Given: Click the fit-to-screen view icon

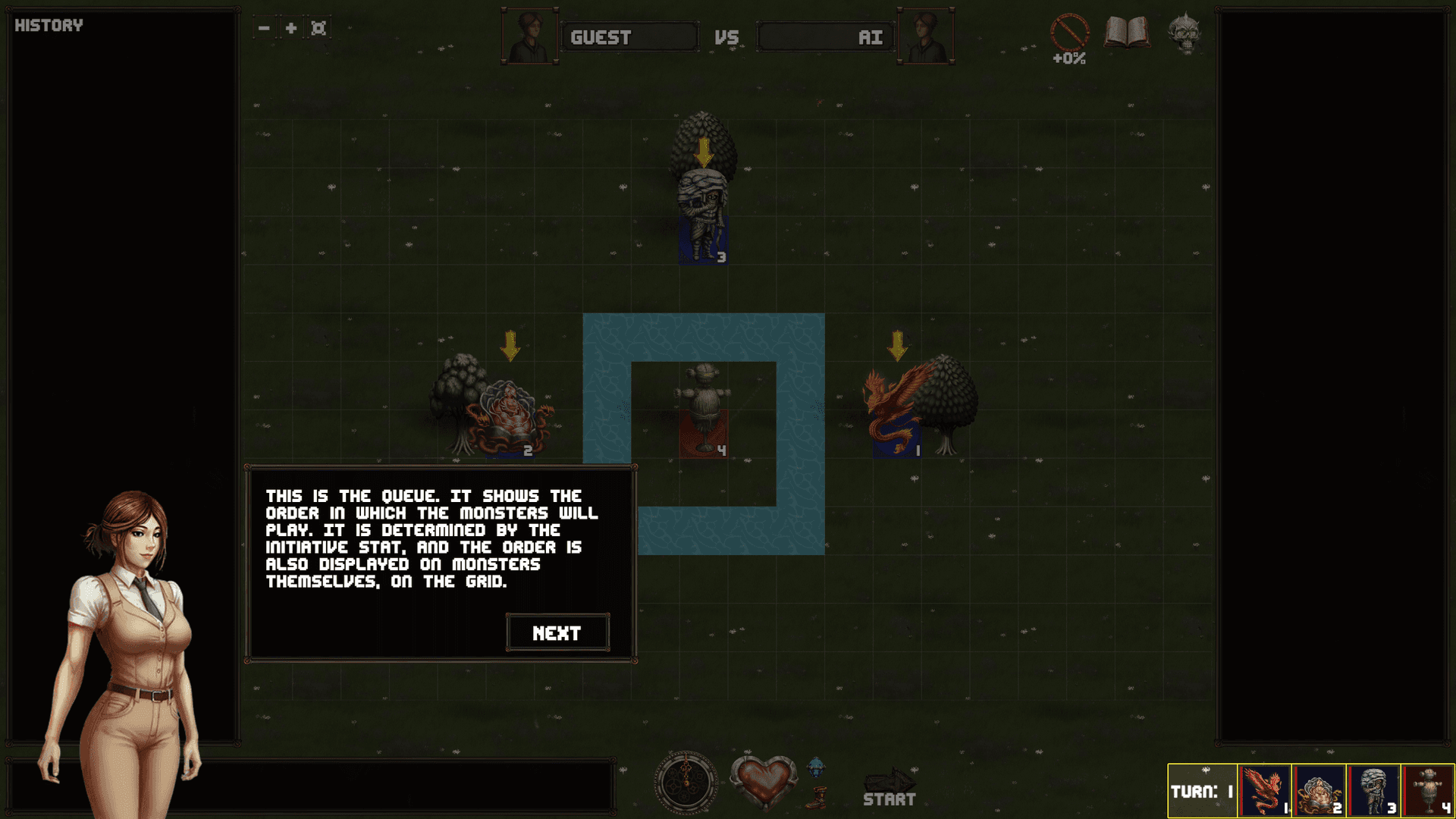Looking at the screenshot, I should click(x=318, y=28).
